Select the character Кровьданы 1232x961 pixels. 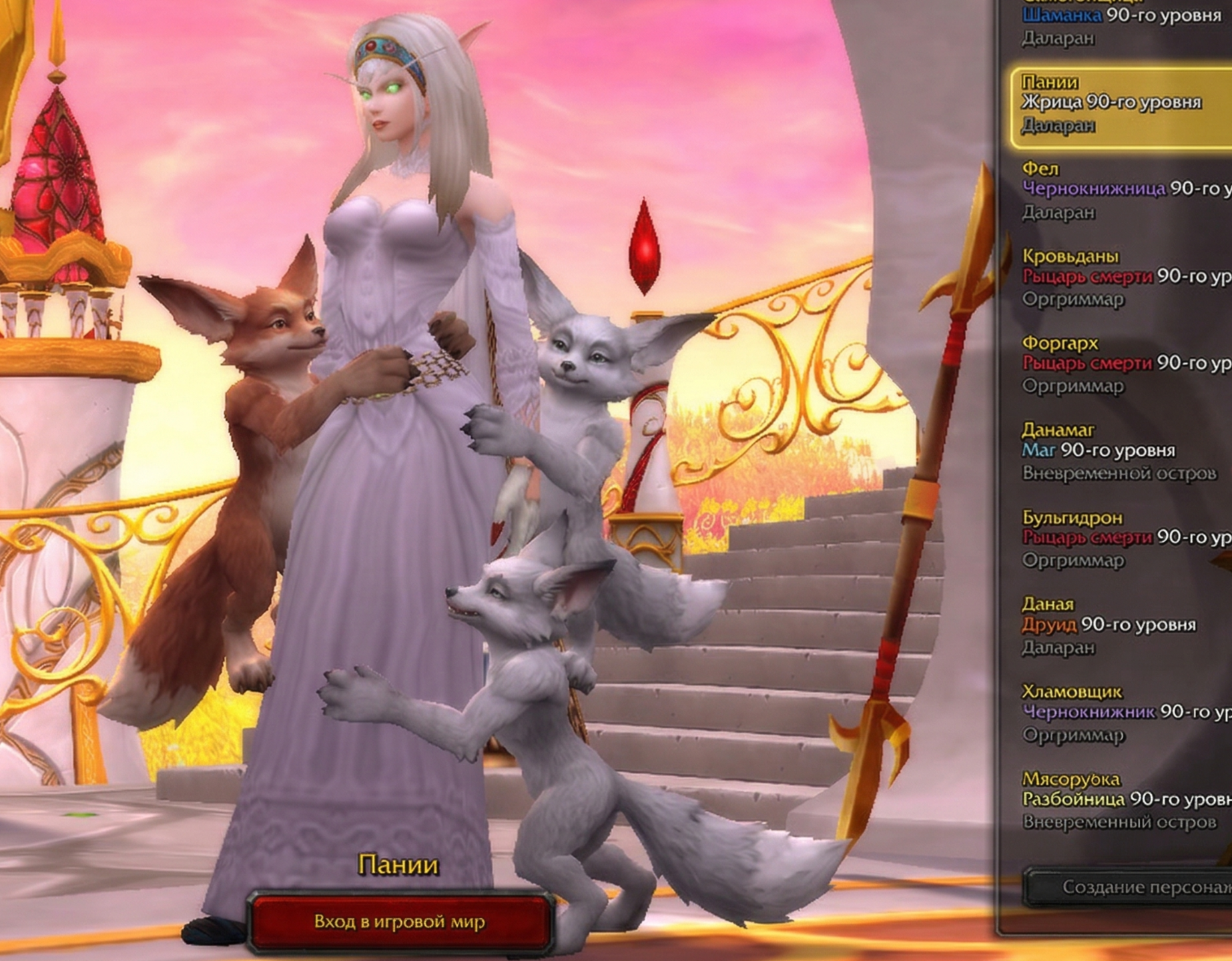click(x=1121, y=277)
